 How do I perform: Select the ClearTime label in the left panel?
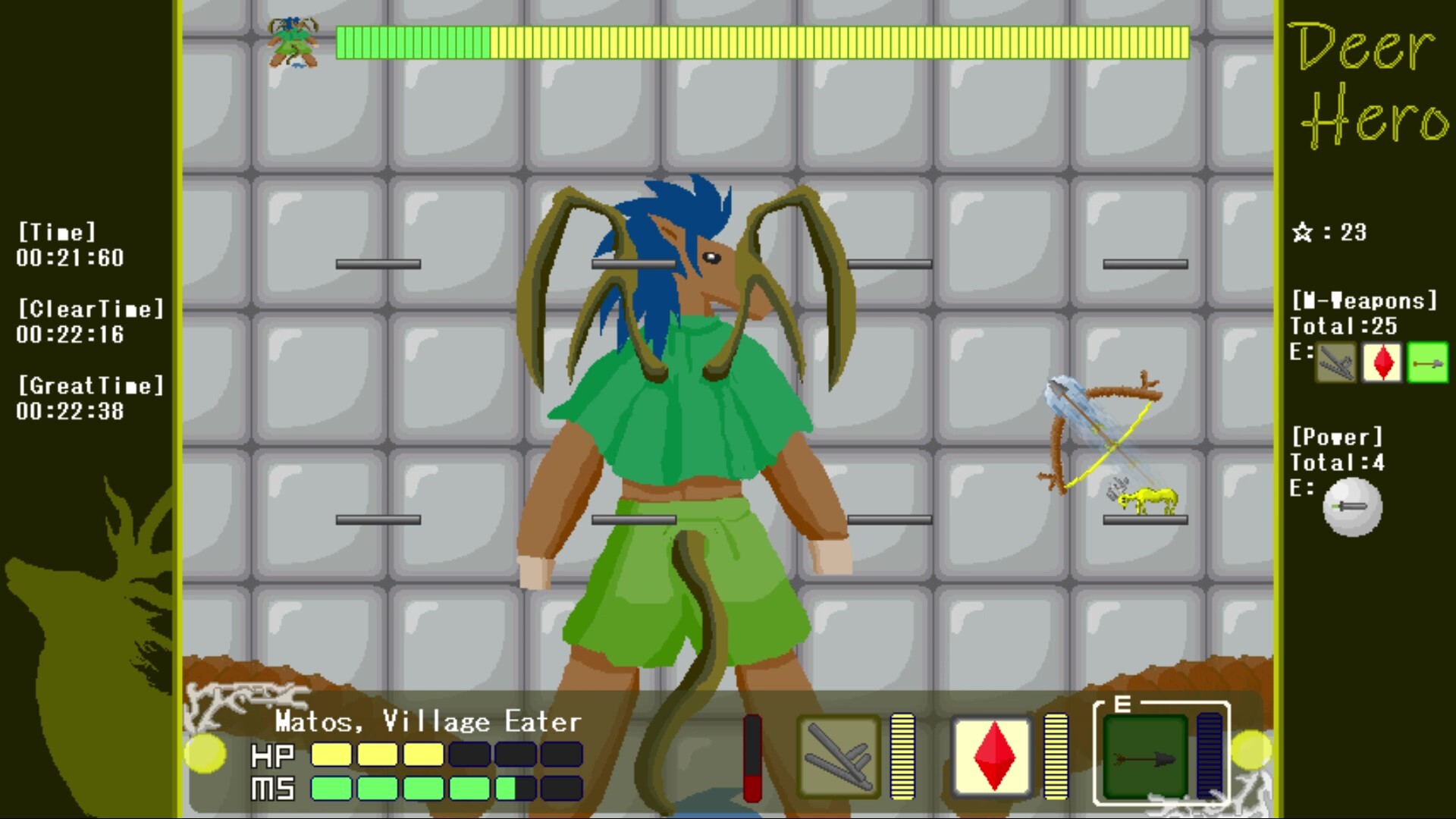coord(91,309)
